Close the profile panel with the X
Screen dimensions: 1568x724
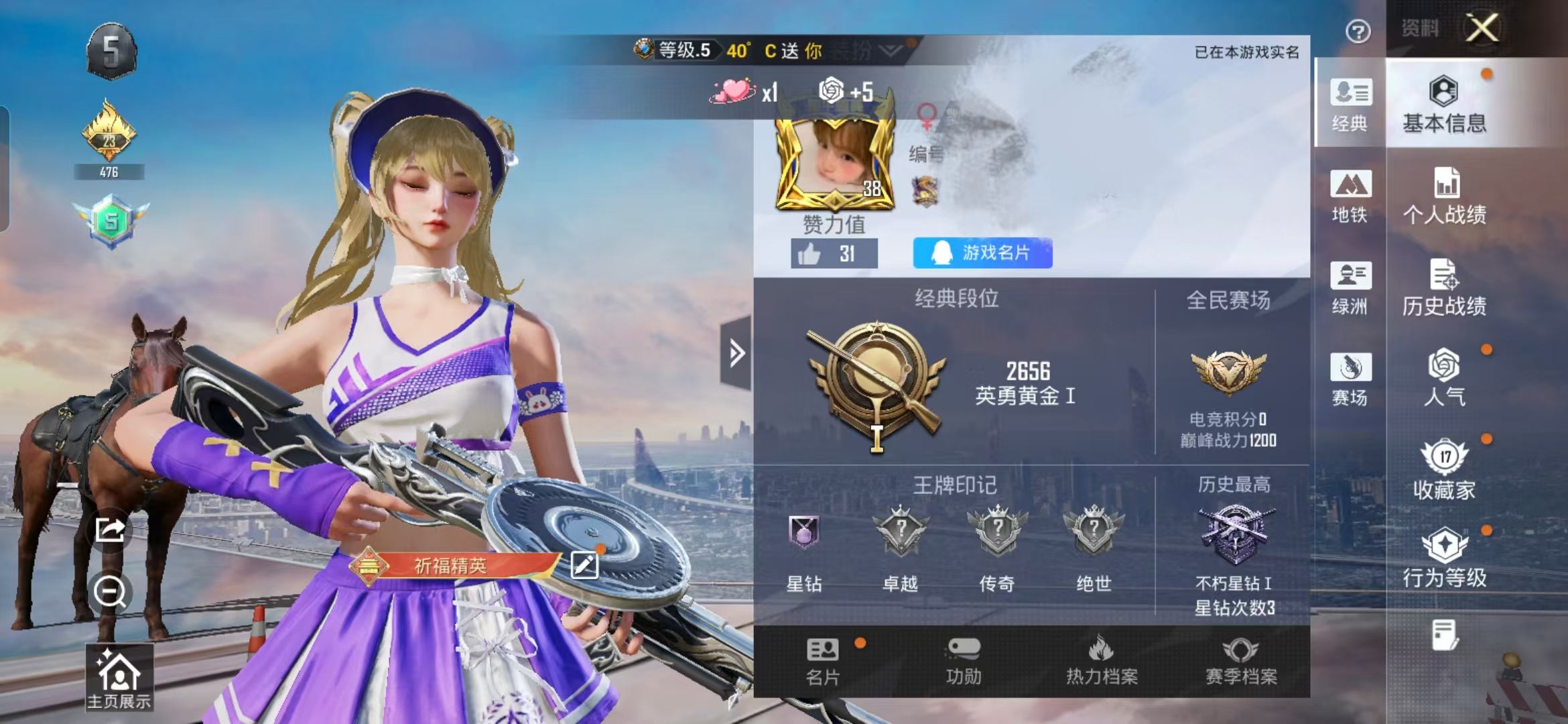pyautogui.click(x=1482, y=28)
